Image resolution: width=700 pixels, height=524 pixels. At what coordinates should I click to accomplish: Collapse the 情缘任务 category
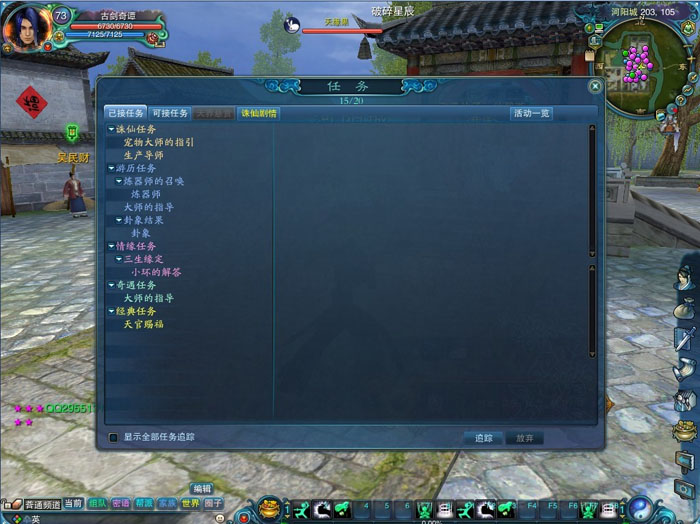(111, 246)
